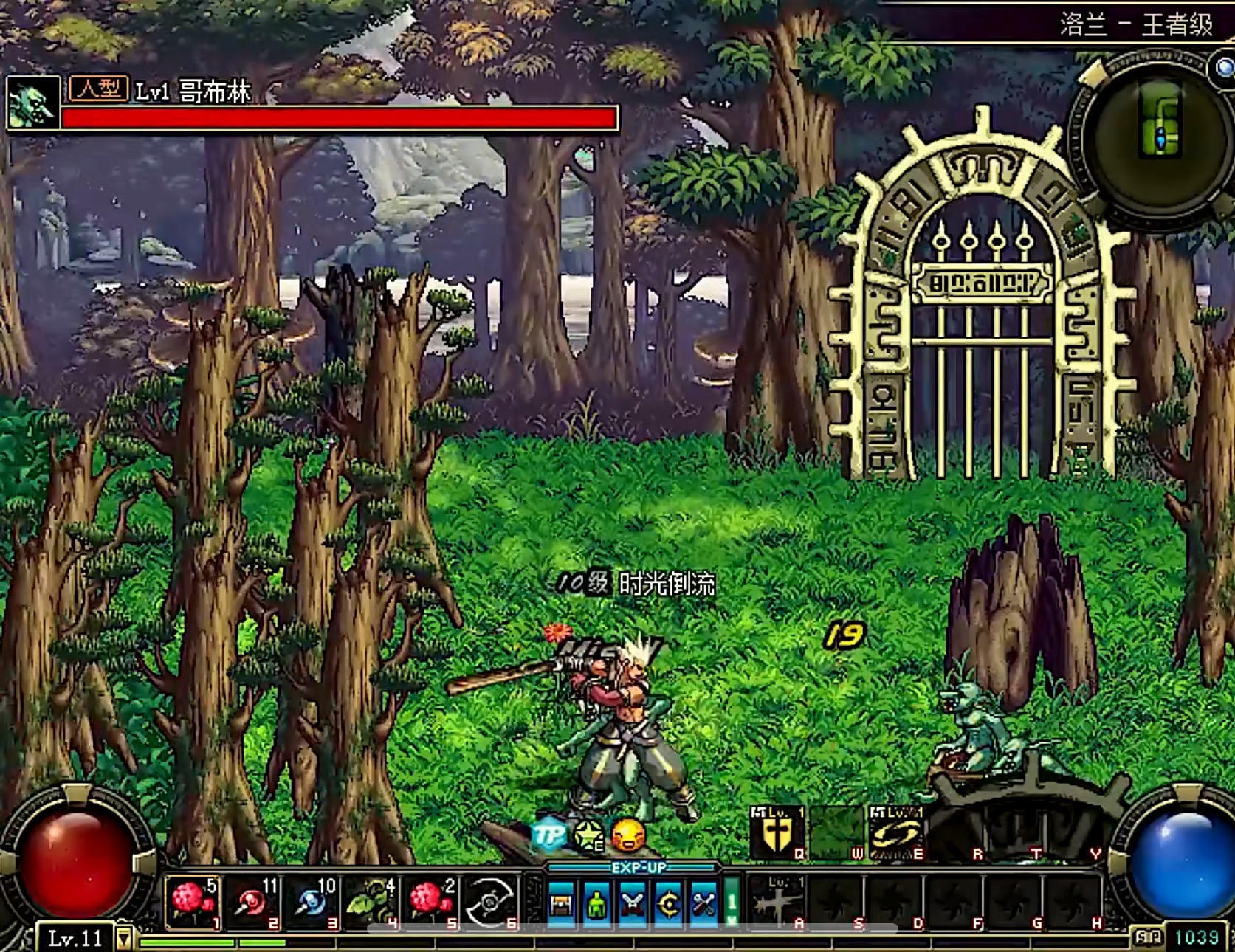1235x952 pixels.
Task: Select the red berry item in slot 5
Action: (430, 901)
